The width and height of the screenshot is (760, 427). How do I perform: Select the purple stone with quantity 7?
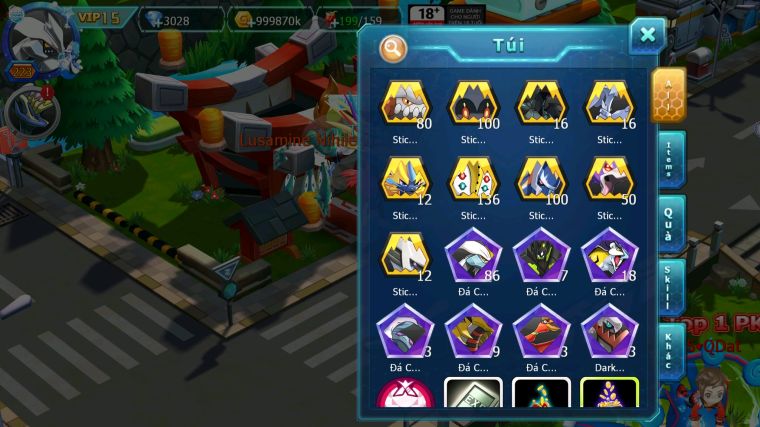click(x=540, y=256)
